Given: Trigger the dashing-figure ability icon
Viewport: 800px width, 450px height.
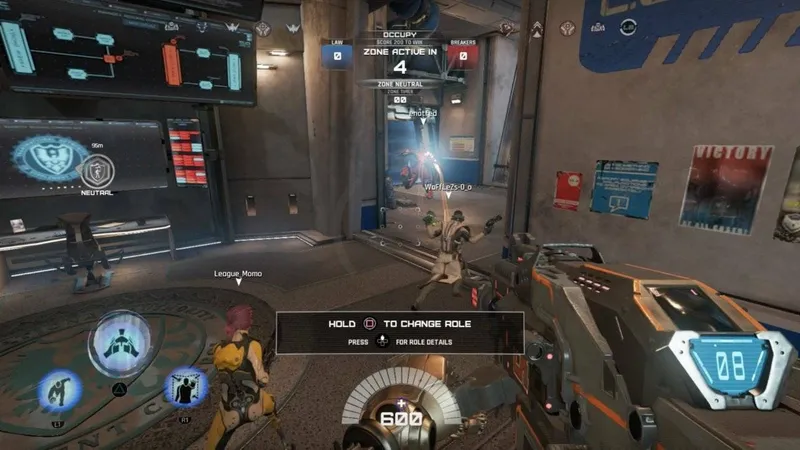Looking at the screenshot, I should point(58,390).
